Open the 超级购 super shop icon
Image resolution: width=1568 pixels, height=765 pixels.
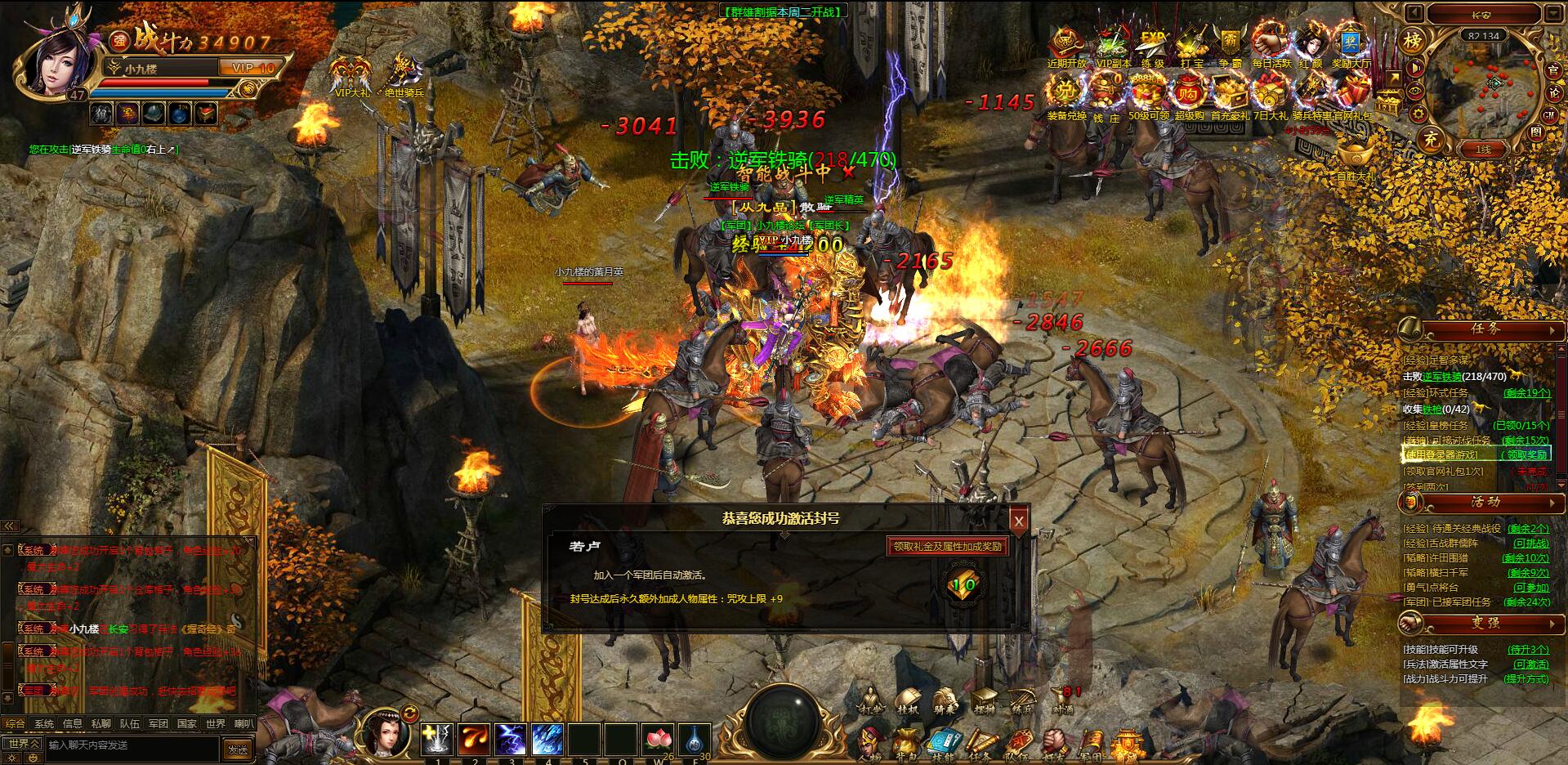click(x=1189, y=95)
